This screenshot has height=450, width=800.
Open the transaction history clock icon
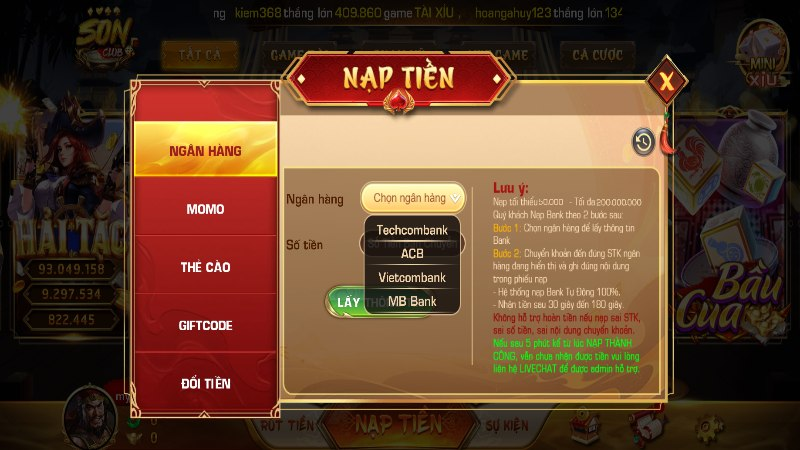pos(643,143)
